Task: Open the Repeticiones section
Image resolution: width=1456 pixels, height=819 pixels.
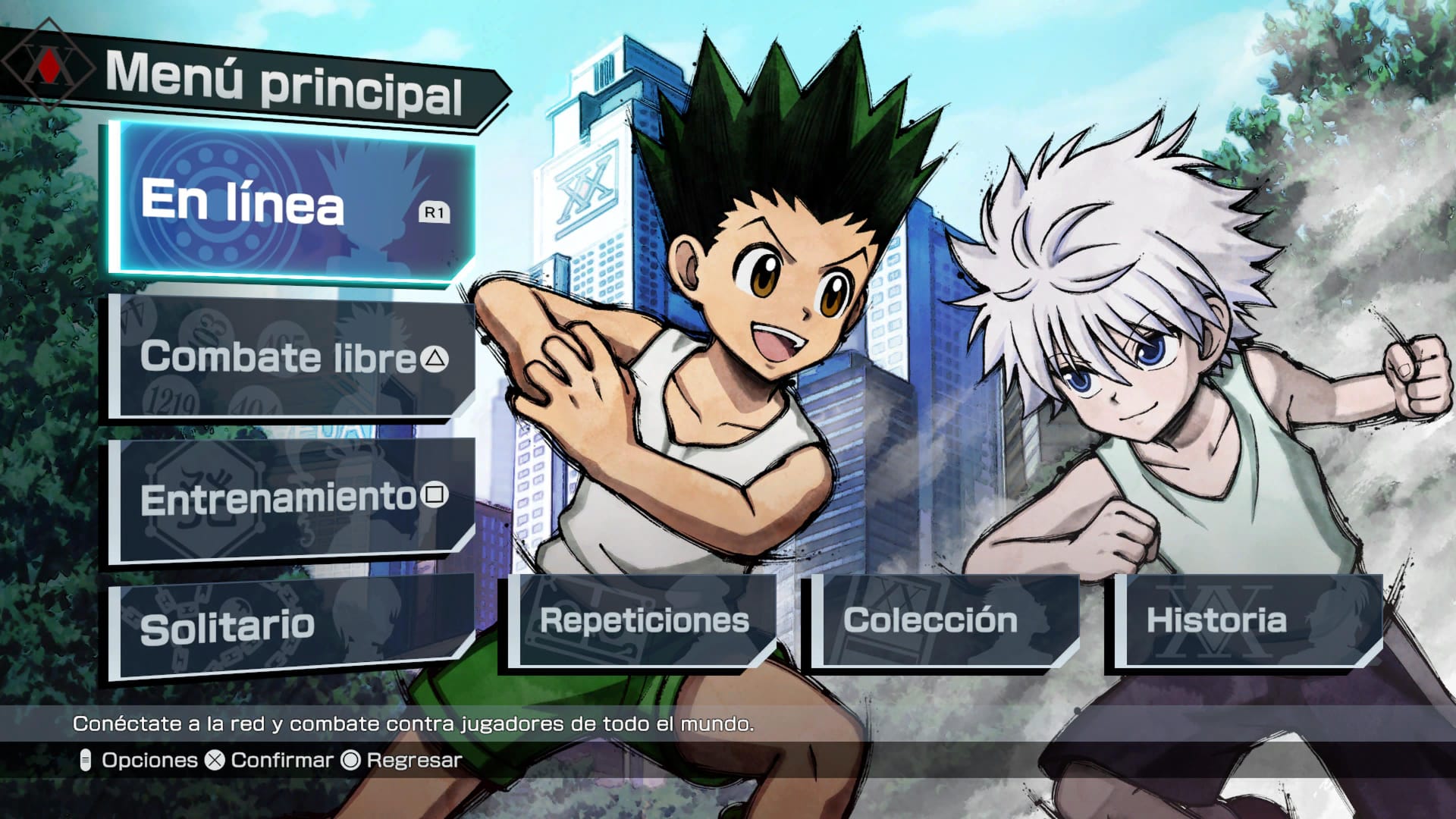Action: click(643, 620)
